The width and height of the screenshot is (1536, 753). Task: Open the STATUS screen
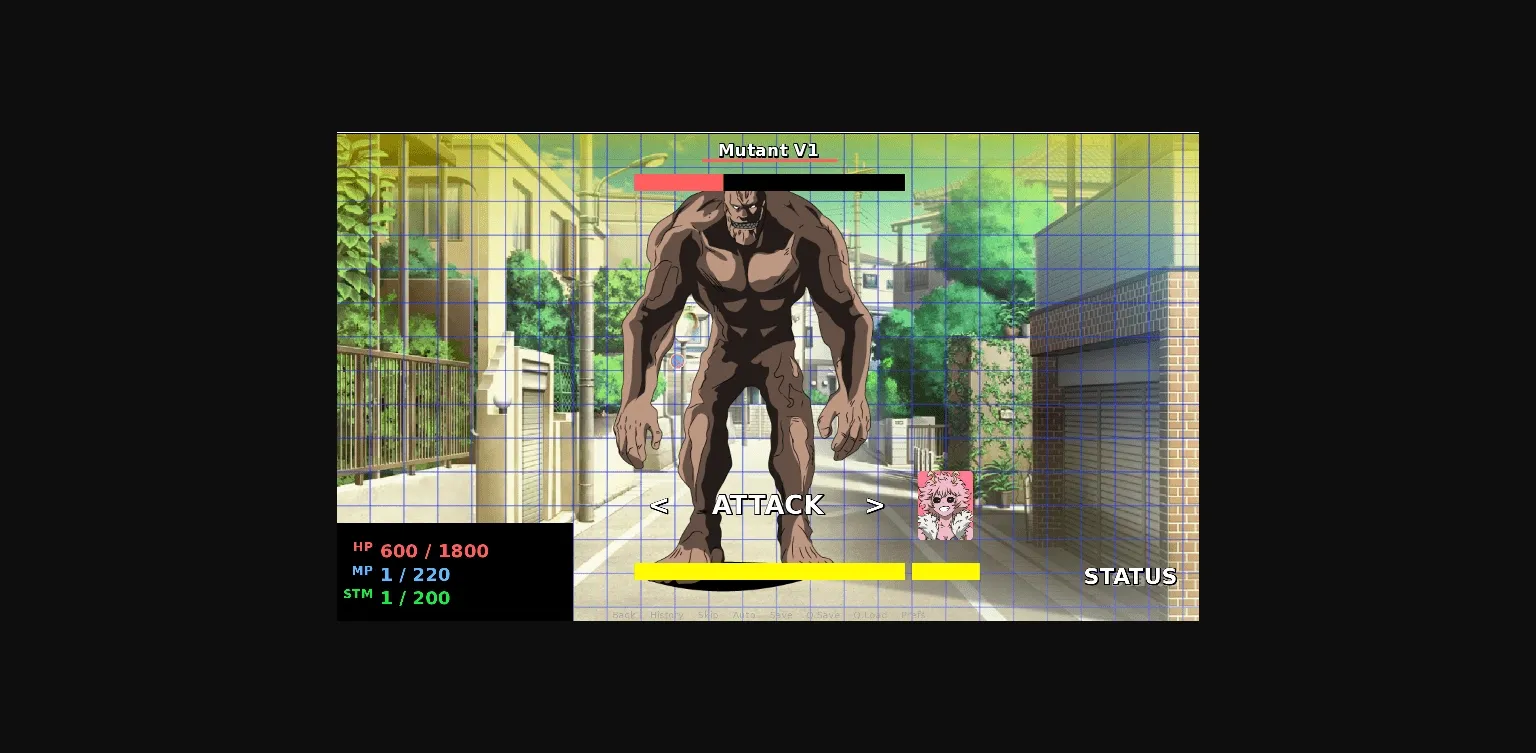[1130, 577]
